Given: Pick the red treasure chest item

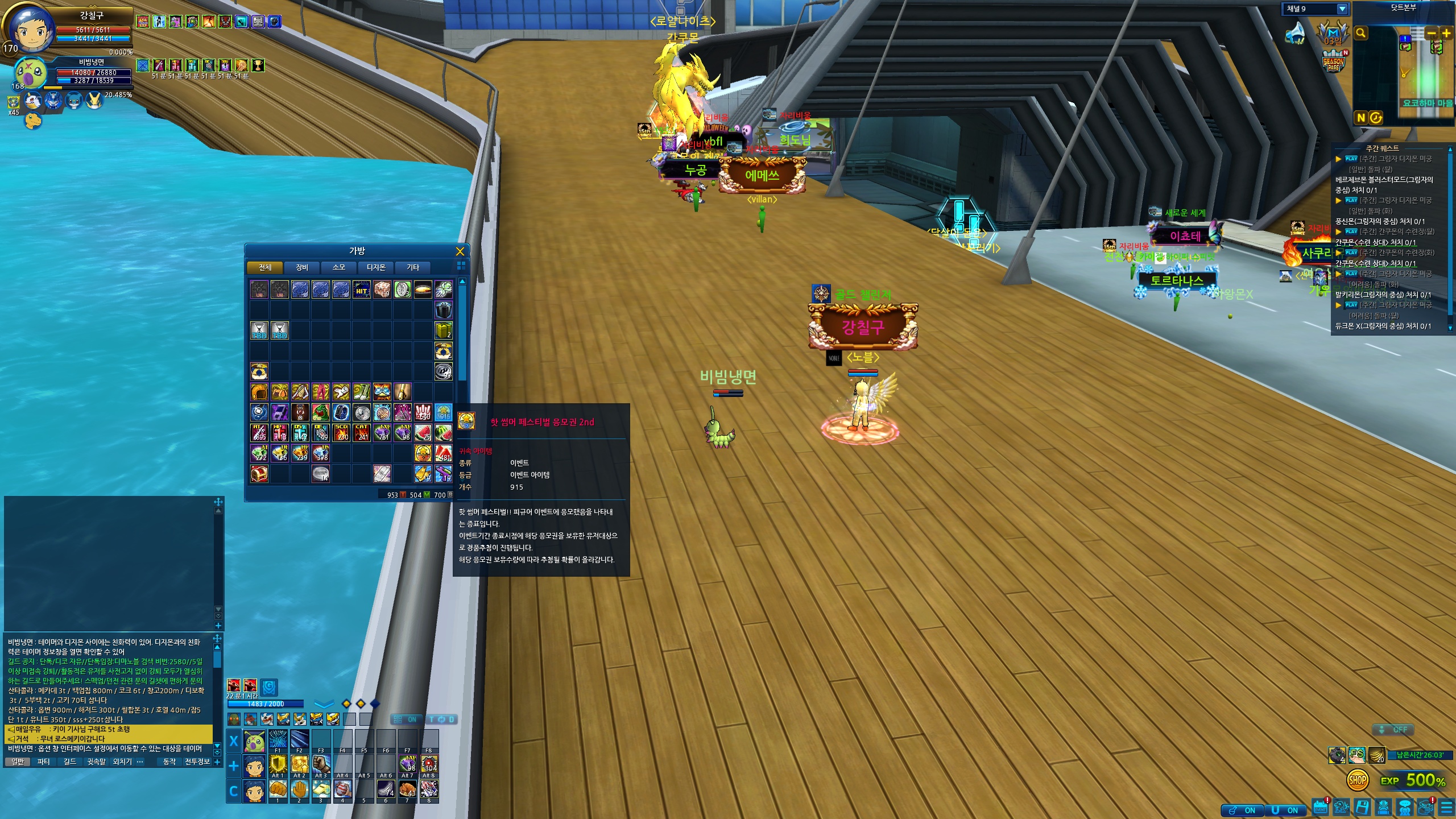Looking at the screenshot, I should (x=259, y=474).
